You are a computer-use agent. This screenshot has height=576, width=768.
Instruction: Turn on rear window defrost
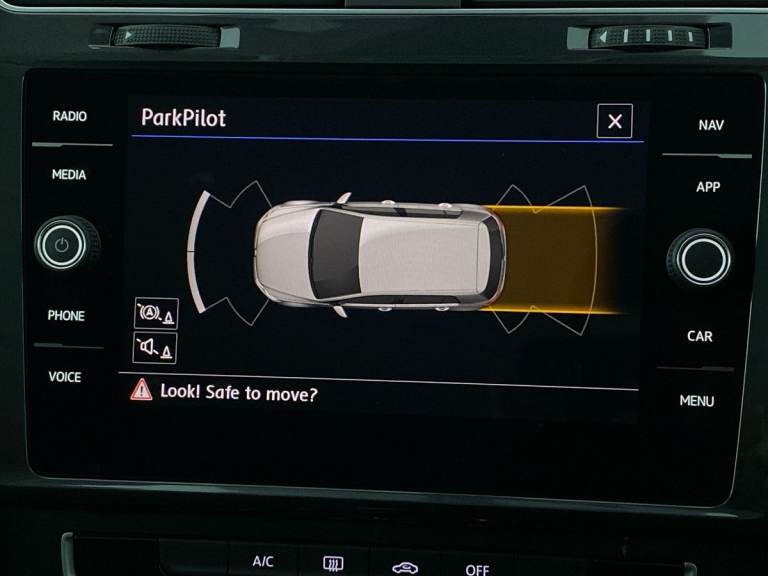pyautogui.click(x=334, y=564)
